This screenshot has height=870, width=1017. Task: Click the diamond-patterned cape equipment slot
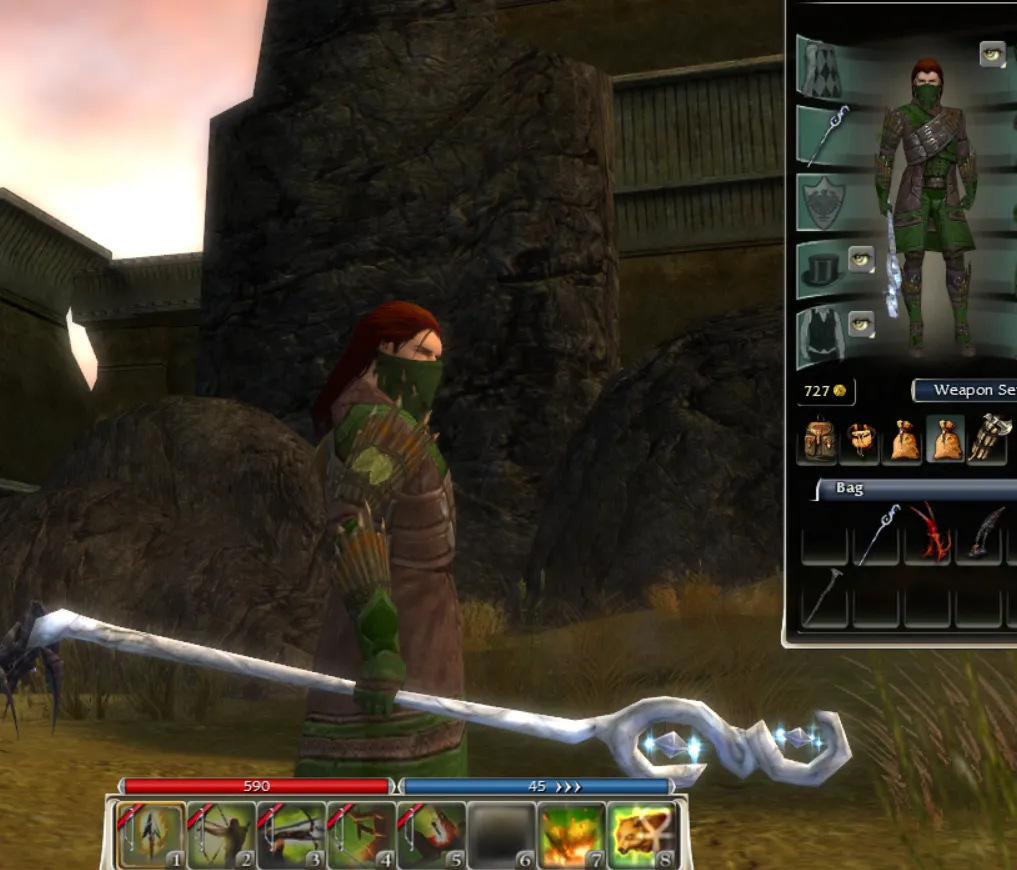(824, 66)
